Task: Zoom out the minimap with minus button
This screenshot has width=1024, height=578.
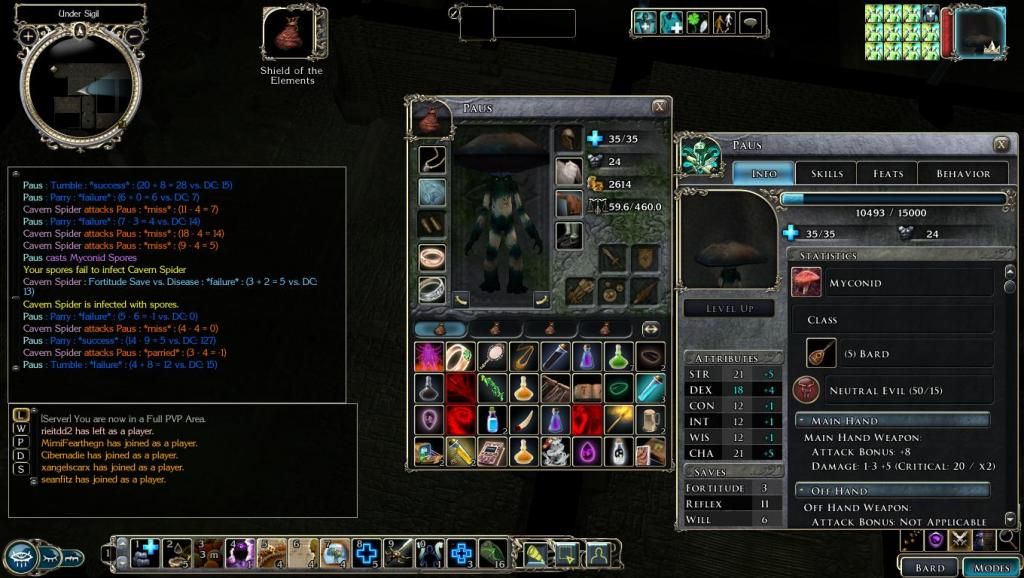Action: (134, 35)
